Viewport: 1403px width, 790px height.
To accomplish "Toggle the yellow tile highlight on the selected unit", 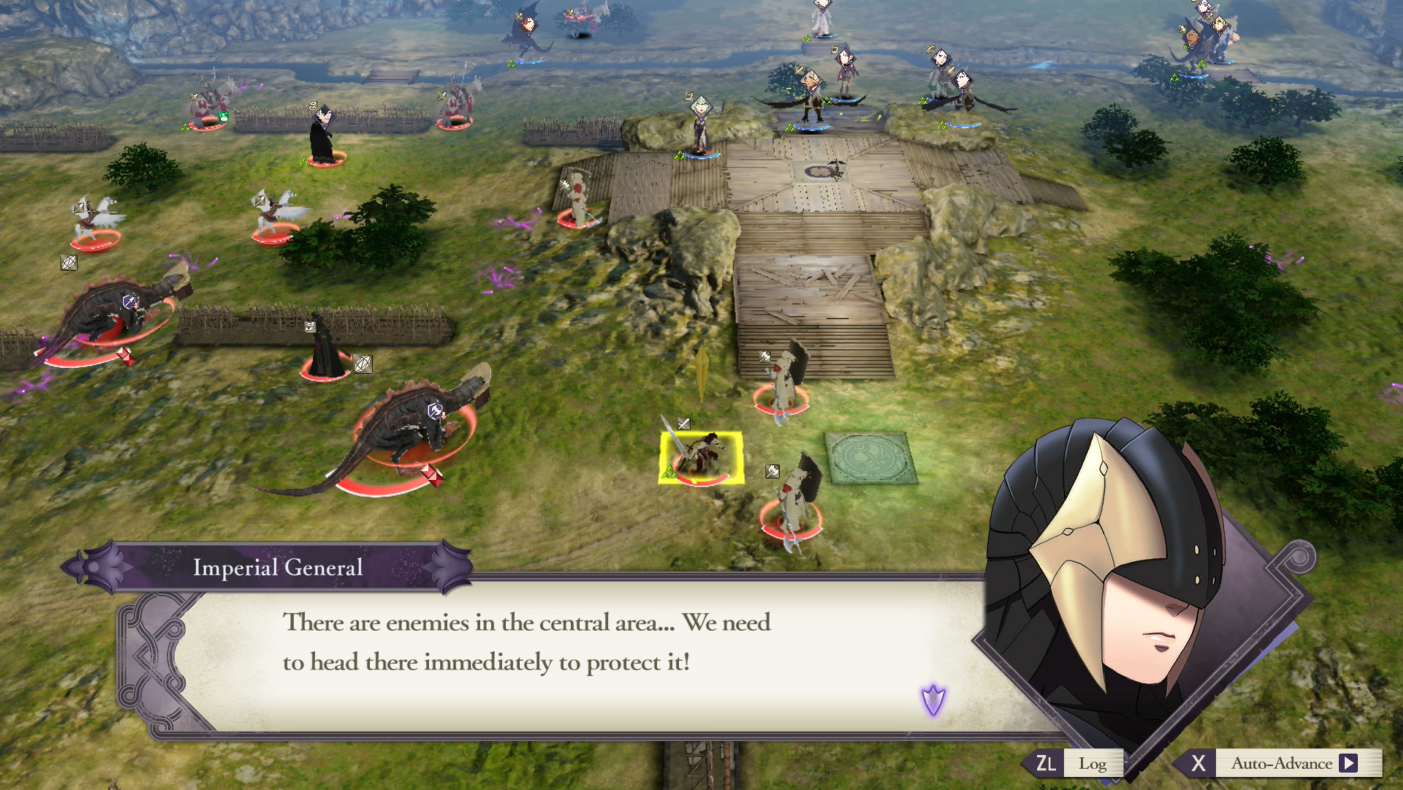I will click(701, 456).
